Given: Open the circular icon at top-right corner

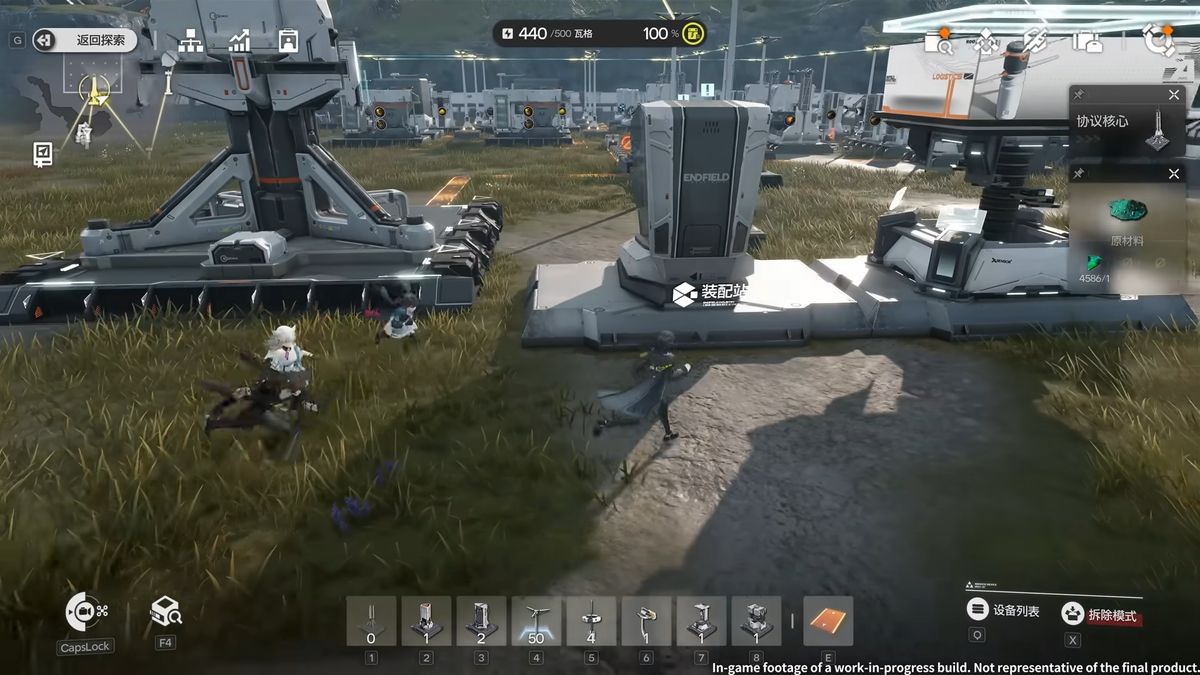Looking at the screenshot, I should coord(1159,40).
